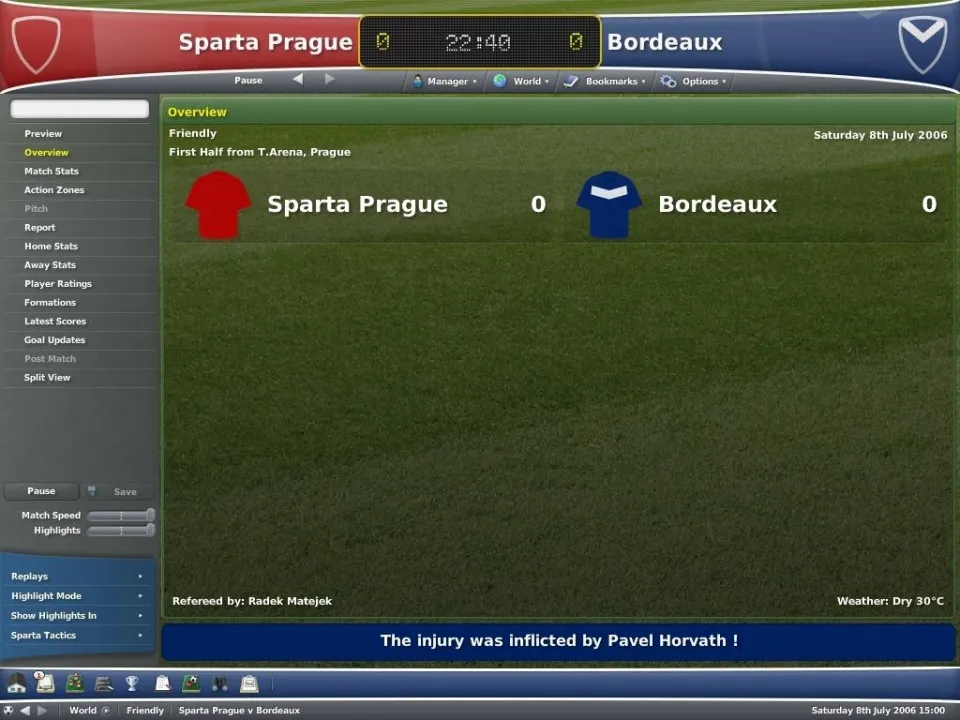Open the Bookmarks menu

[606, 81]
